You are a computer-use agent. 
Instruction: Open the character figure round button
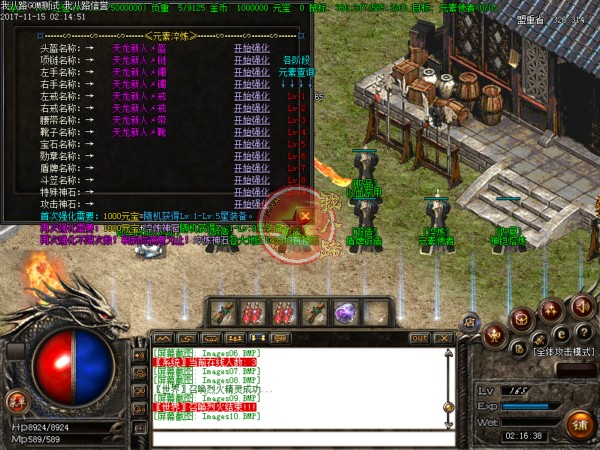(495, 336)
